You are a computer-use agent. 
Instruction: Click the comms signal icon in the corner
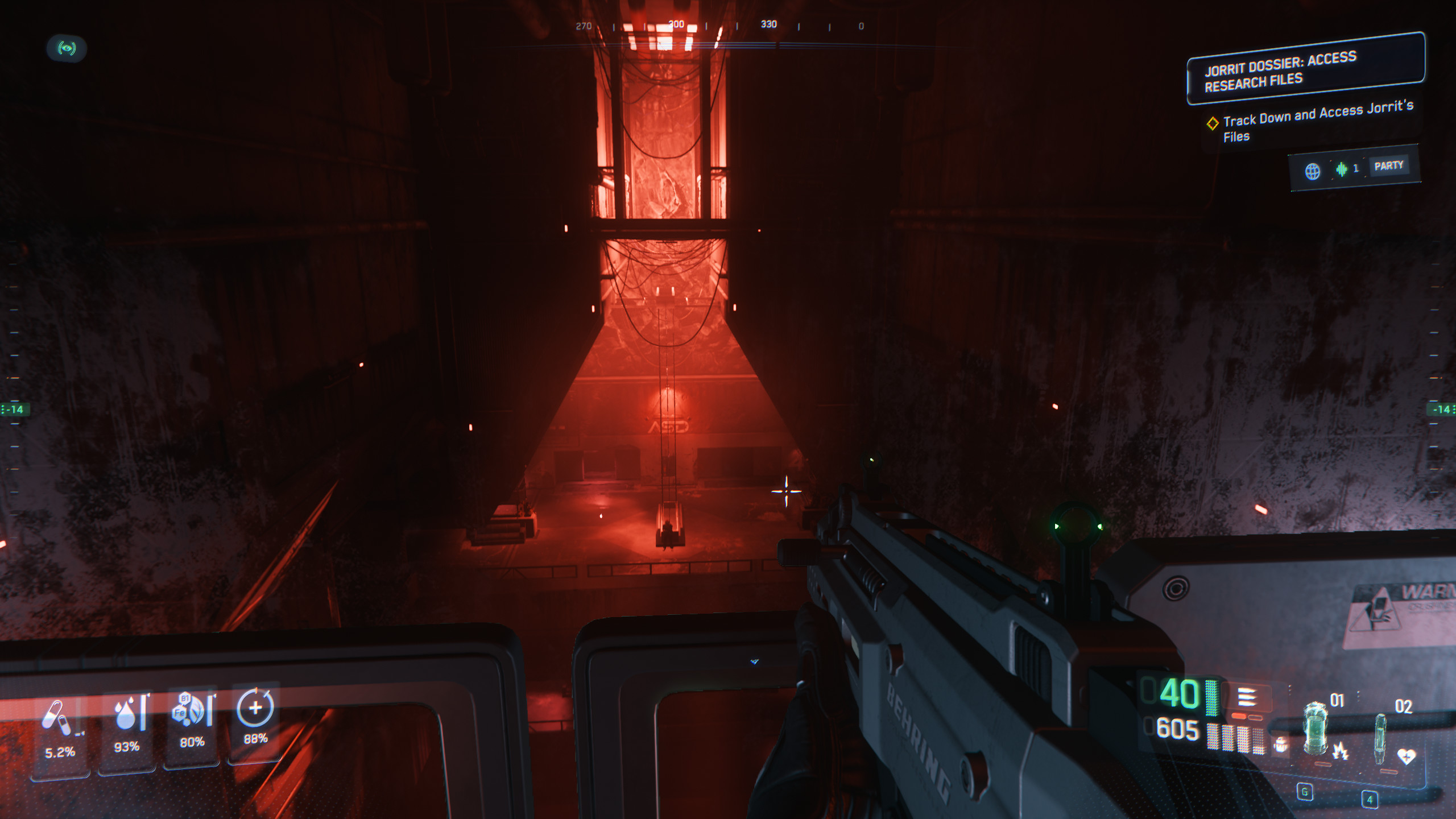coord(67,48)
